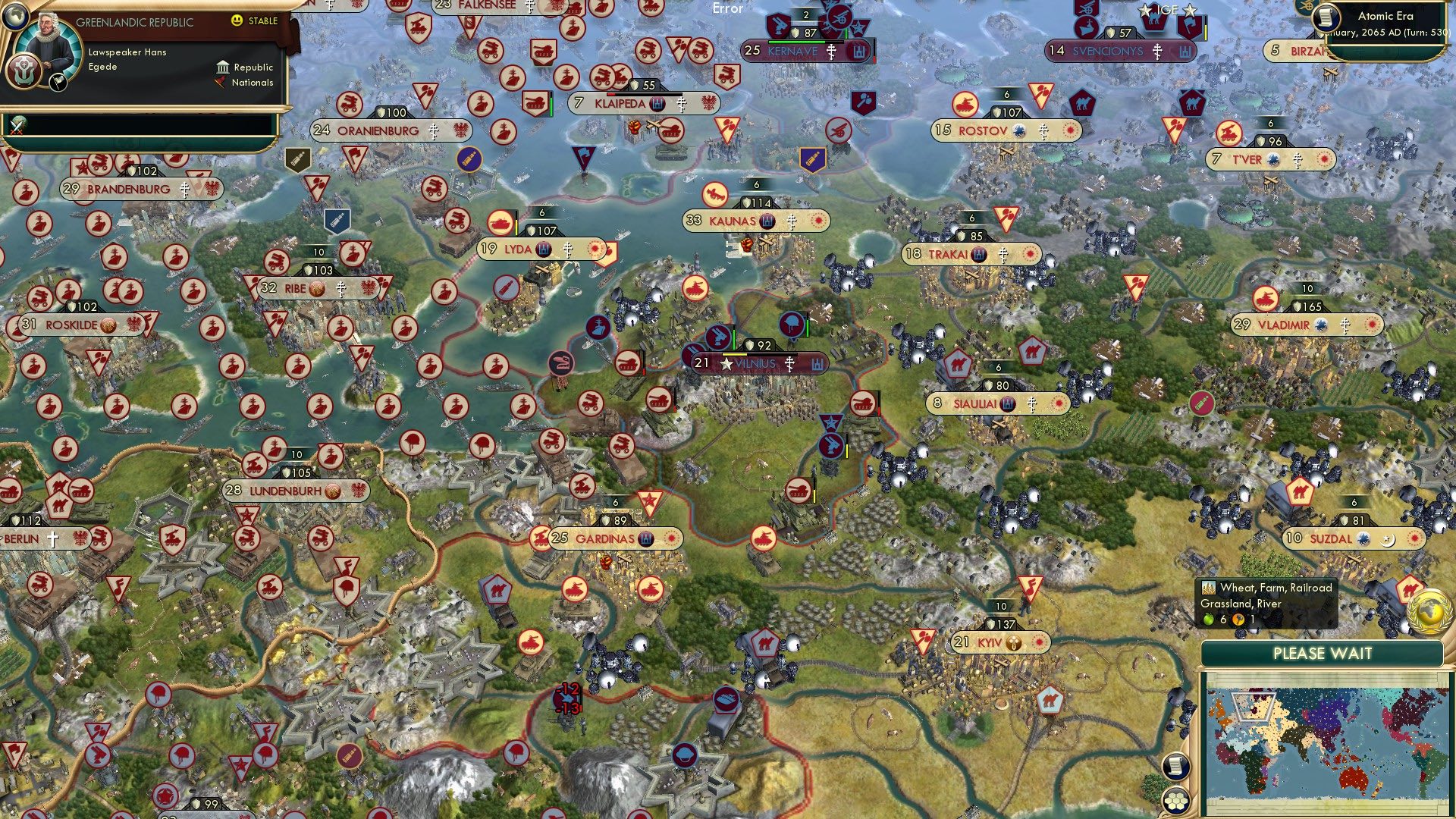Select the religion emblem beside the leader portrait
Viewport: 1456px width, 819px height.
point(24,73)
